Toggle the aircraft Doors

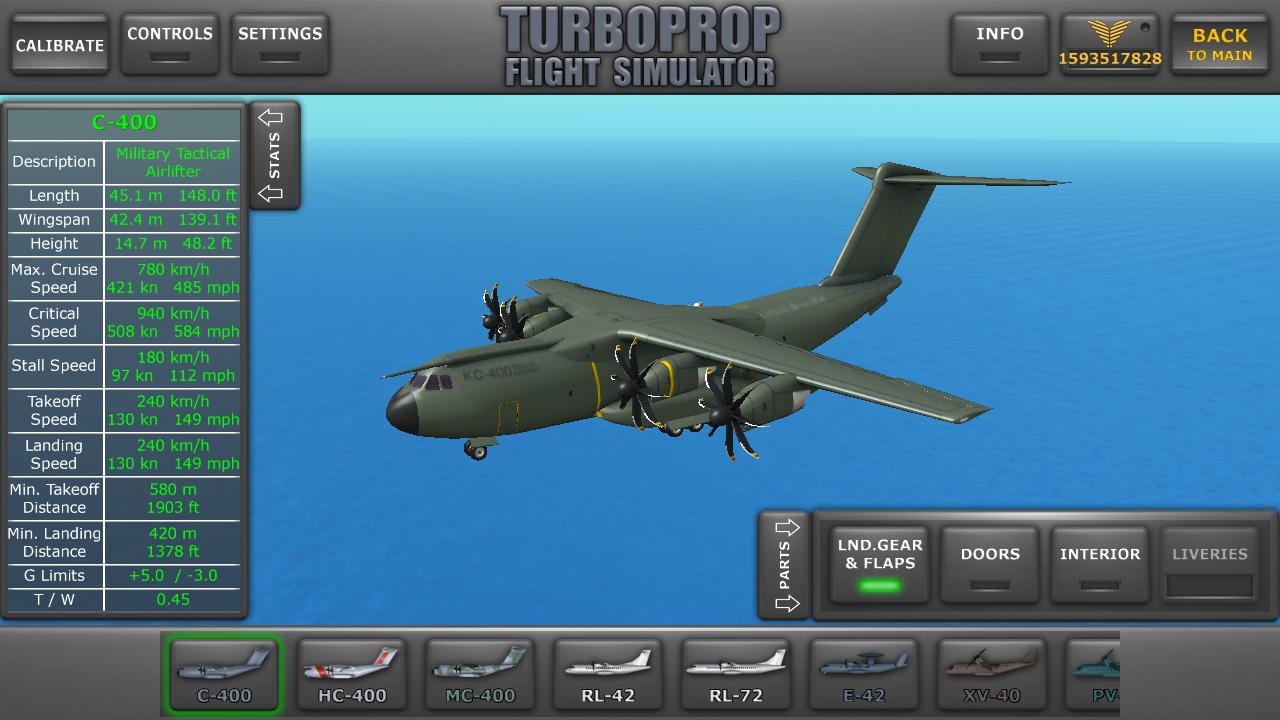(x=990, y=565)
